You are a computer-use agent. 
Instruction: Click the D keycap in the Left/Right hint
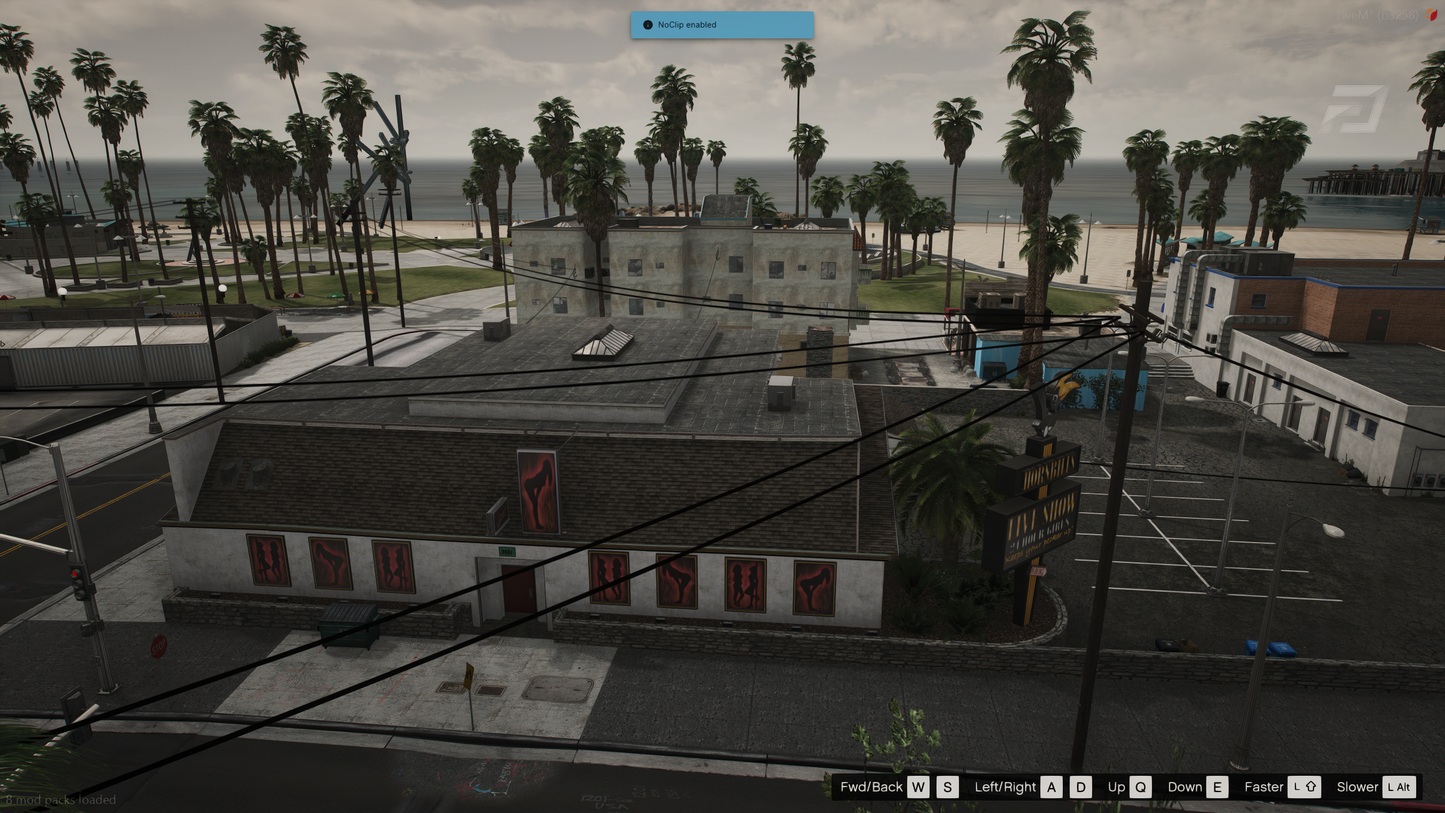(1080, 787)
